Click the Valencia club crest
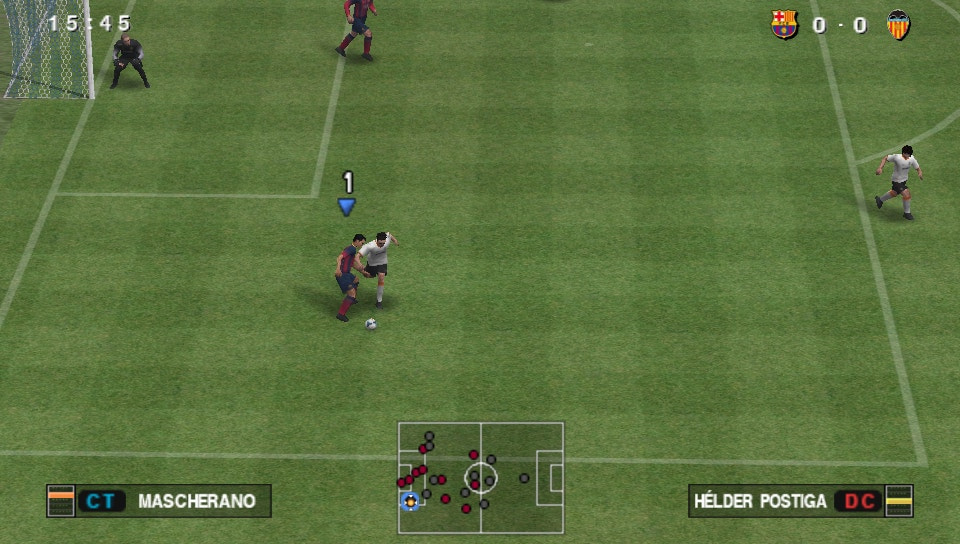Image resolution: width=960 pixels, height=544 pixels. (x=898, y=25)
